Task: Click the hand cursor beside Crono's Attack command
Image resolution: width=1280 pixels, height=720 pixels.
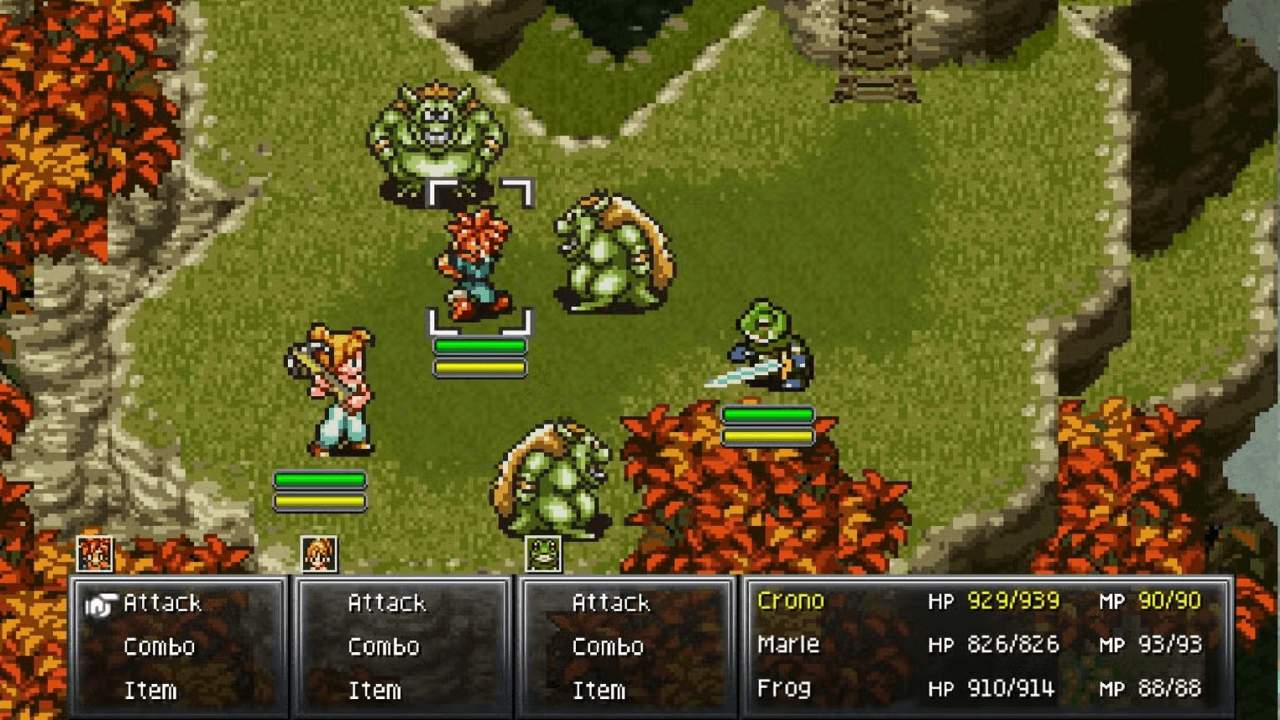Action: pos(101,602)
